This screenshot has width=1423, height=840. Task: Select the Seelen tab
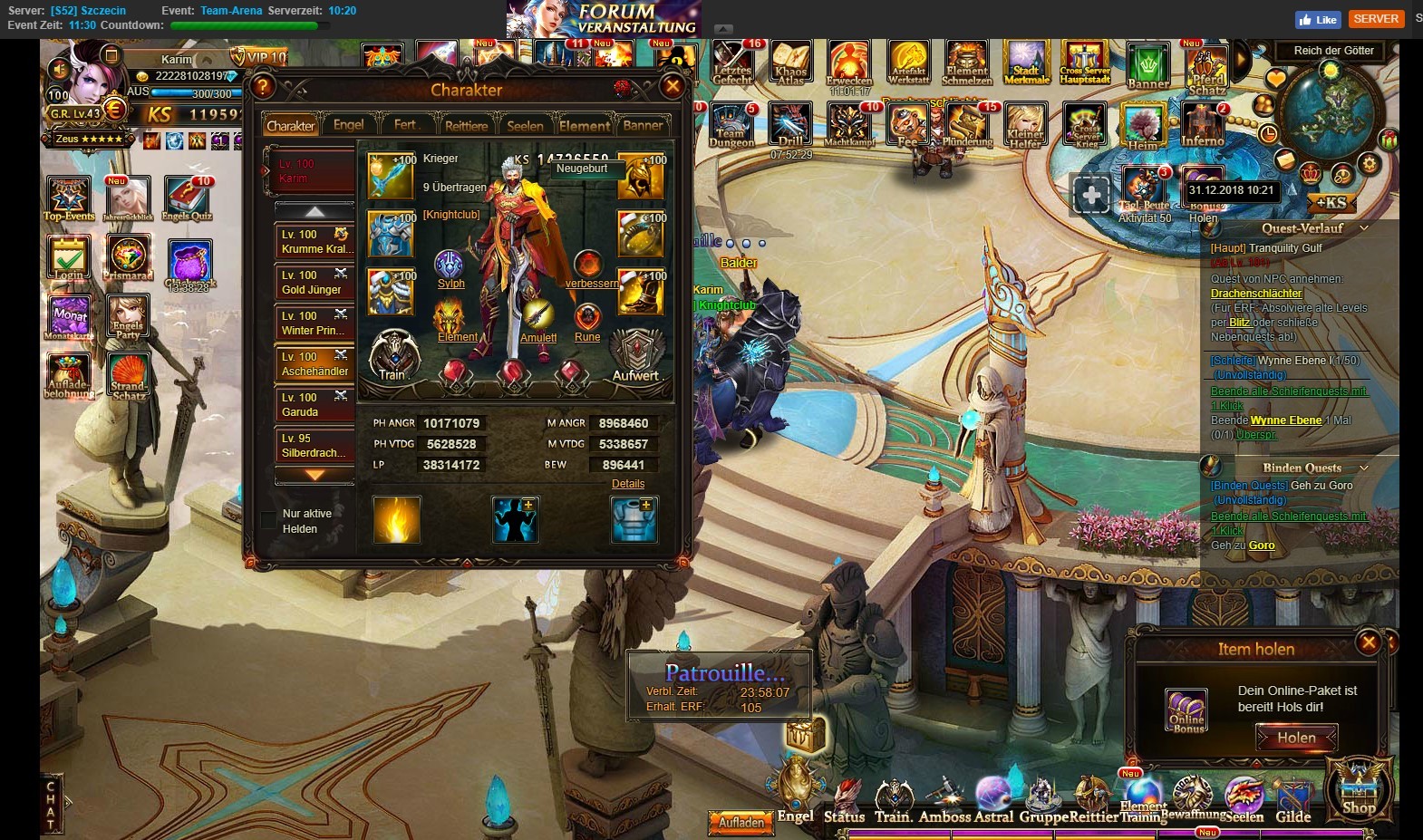[x=525, y=125]
